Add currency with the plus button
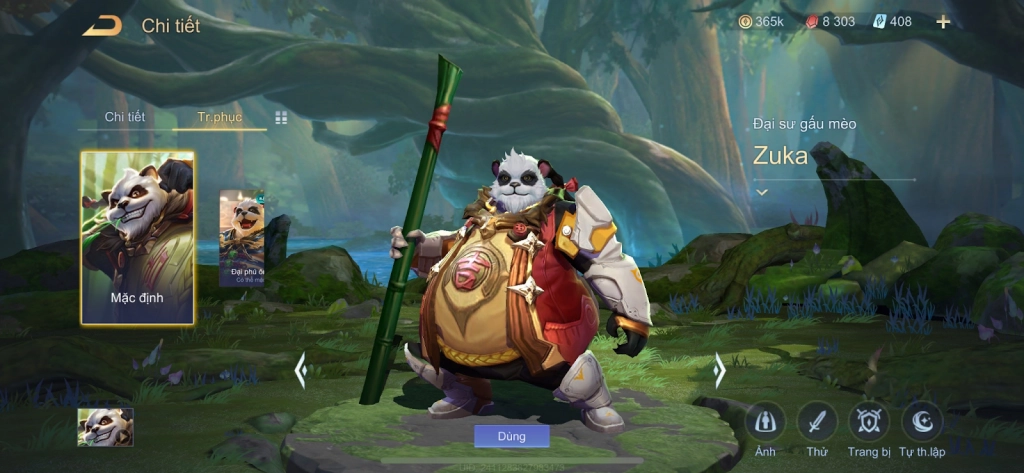This screenshot has width=1024, height=473. 943,22
